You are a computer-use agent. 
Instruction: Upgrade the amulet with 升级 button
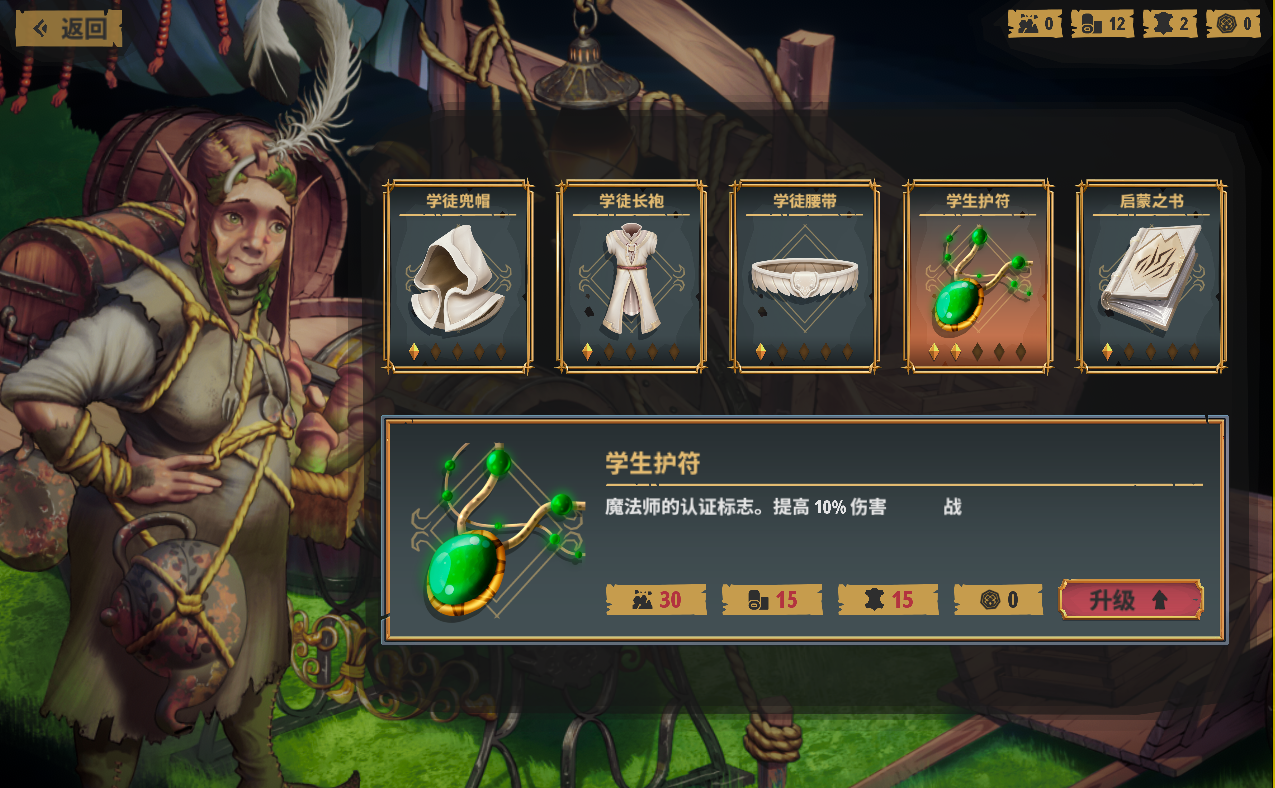pos(1130,600)
